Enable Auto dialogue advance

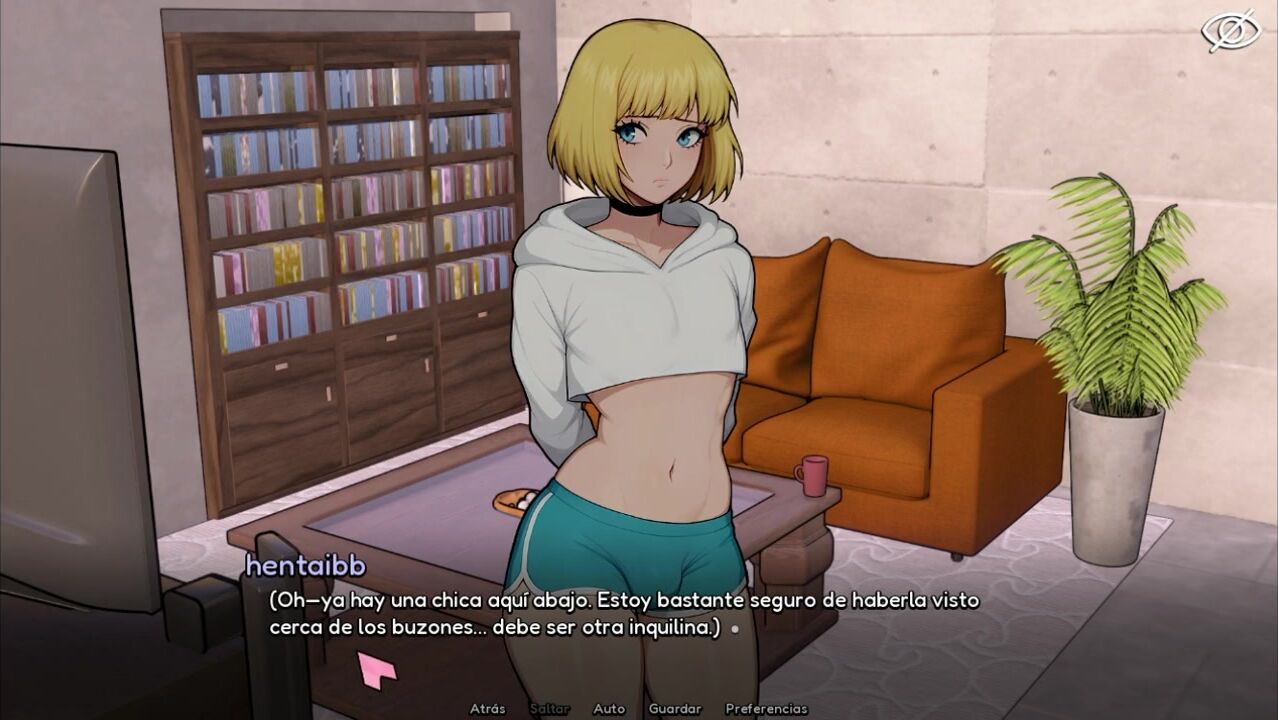609,709
